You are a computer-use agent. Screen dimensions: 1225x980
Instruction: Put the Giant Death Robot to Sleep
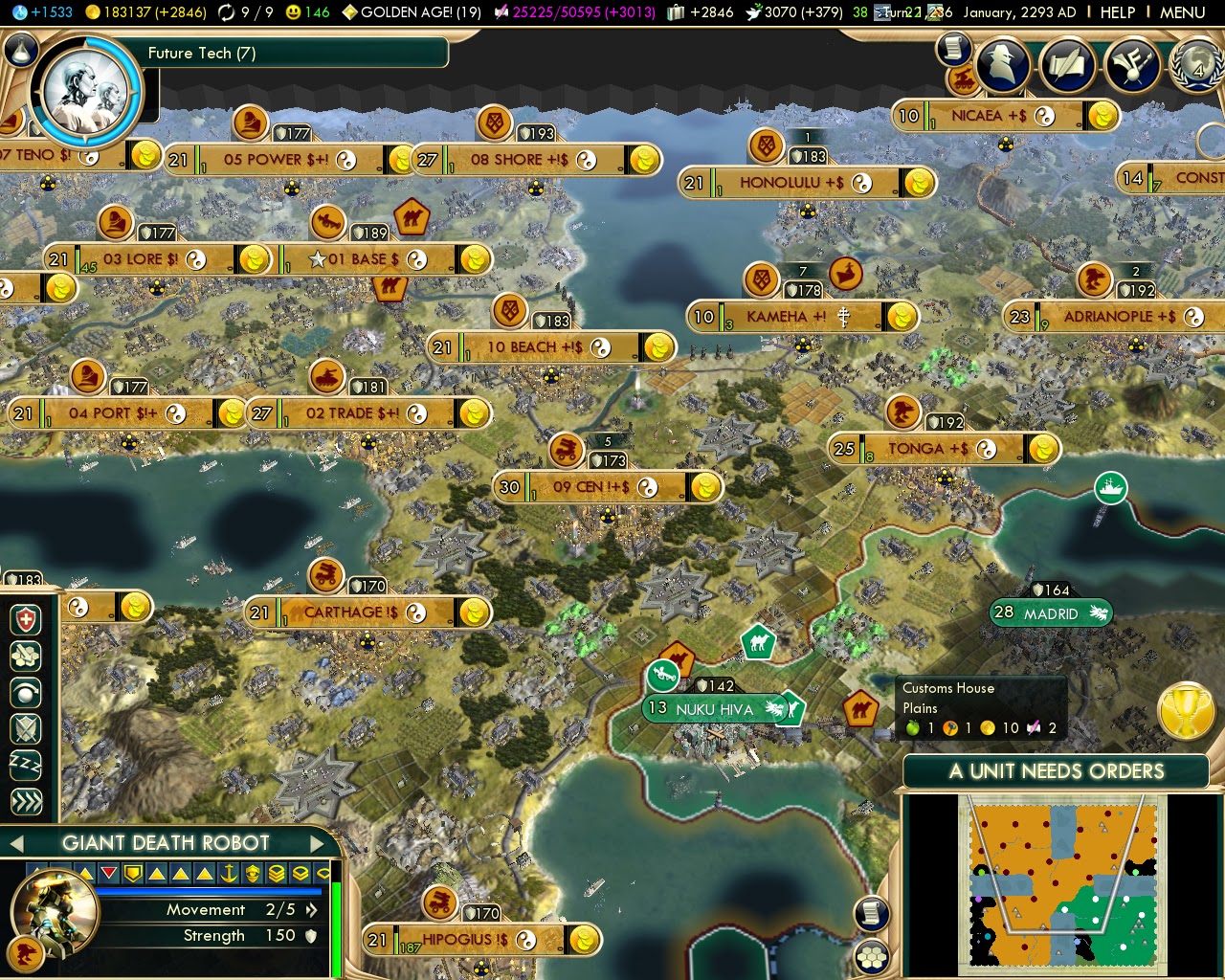tap(24, 764)
